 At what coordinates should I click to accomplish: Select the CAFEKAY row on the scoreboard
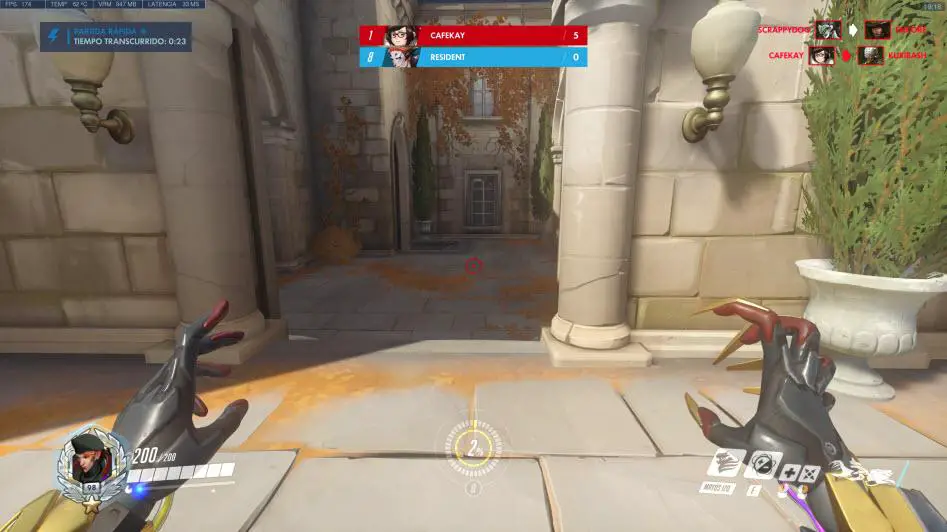(473, 35)
